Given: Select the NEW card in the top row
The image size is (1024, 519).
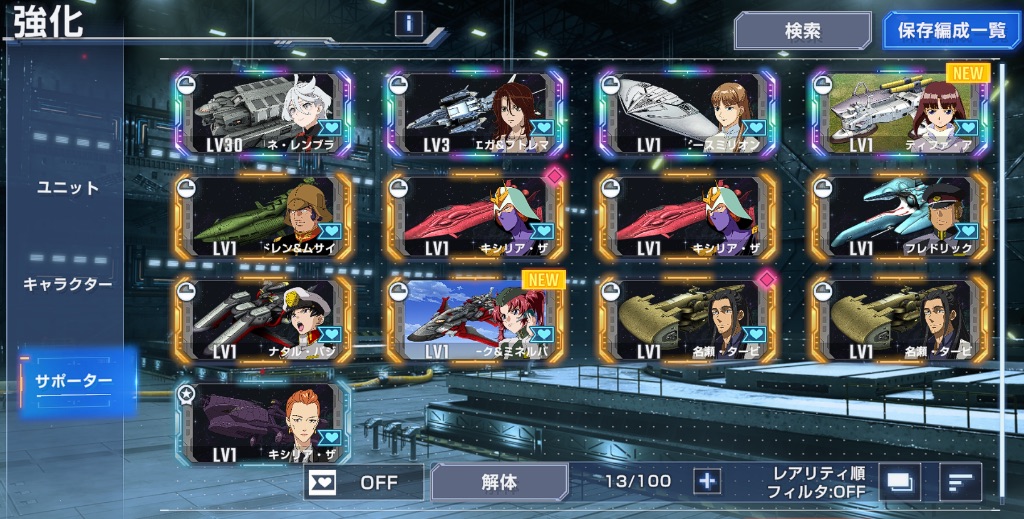Looking at the screenshot, I should (x=899, y=112).
